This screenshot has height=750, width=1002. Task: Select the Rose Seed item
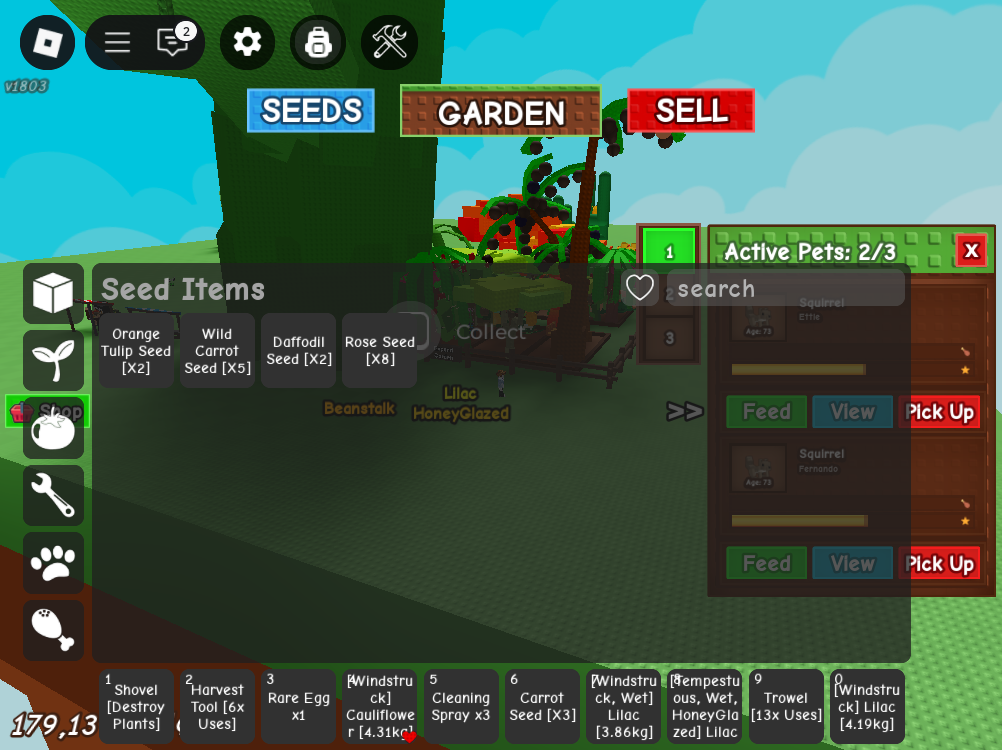(x=379, y=351)
